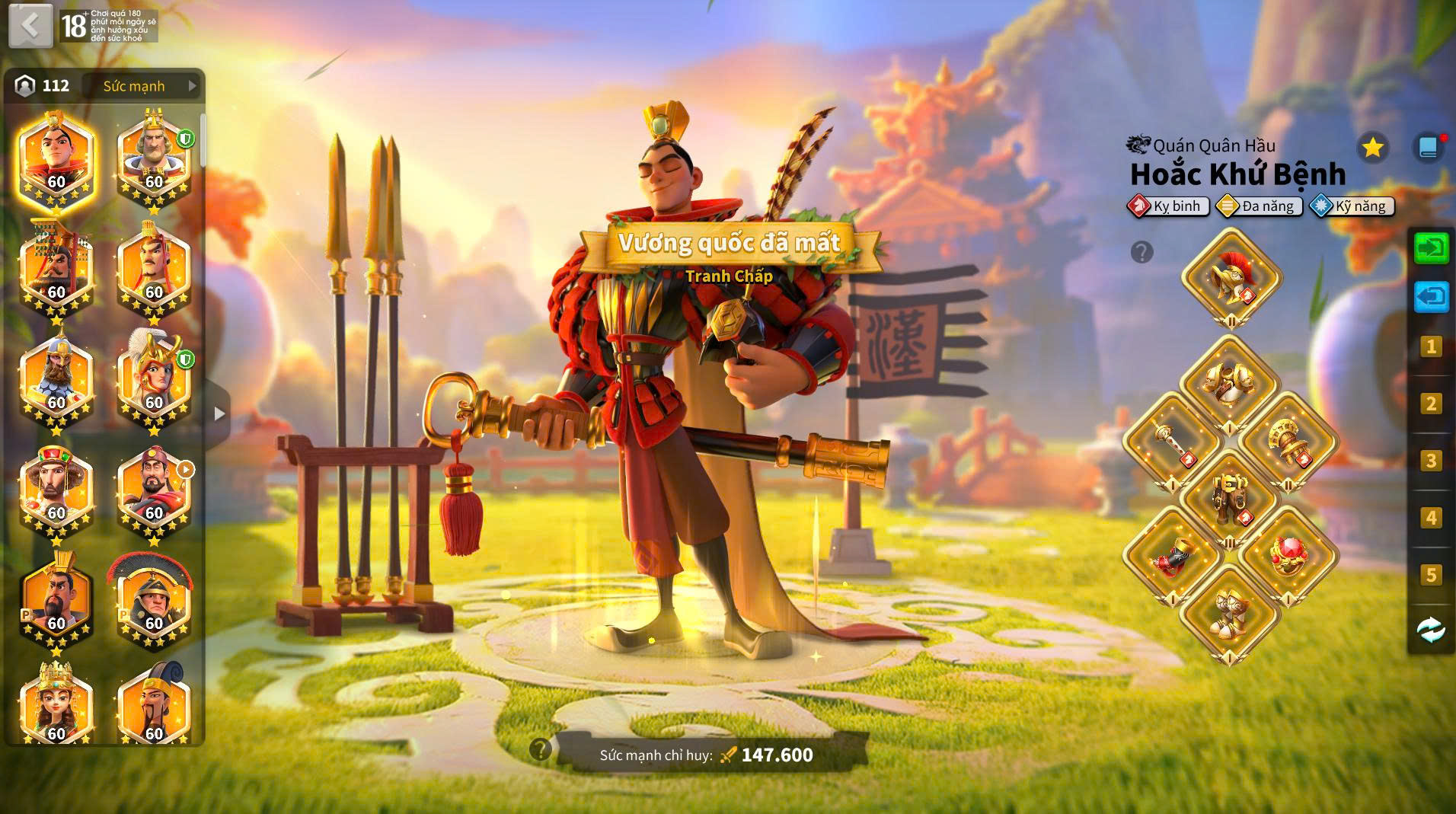Click the blue return arrow button
Viewport: 1456px width, 814px height.
point(1431,297)
